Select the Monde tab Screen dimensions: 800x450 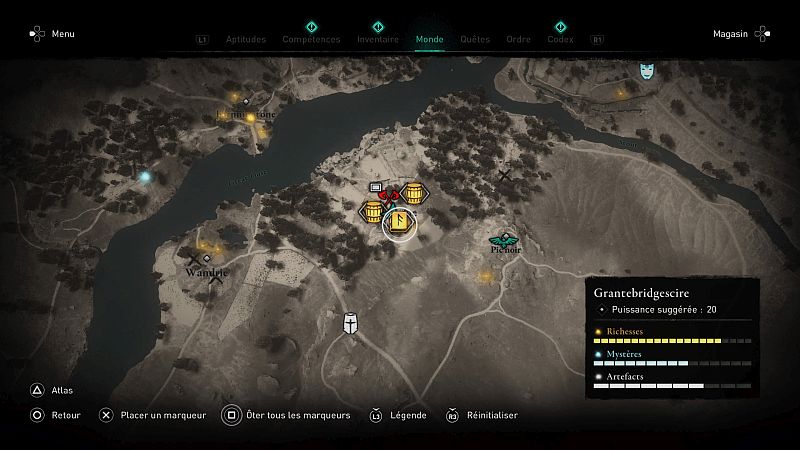429,40
